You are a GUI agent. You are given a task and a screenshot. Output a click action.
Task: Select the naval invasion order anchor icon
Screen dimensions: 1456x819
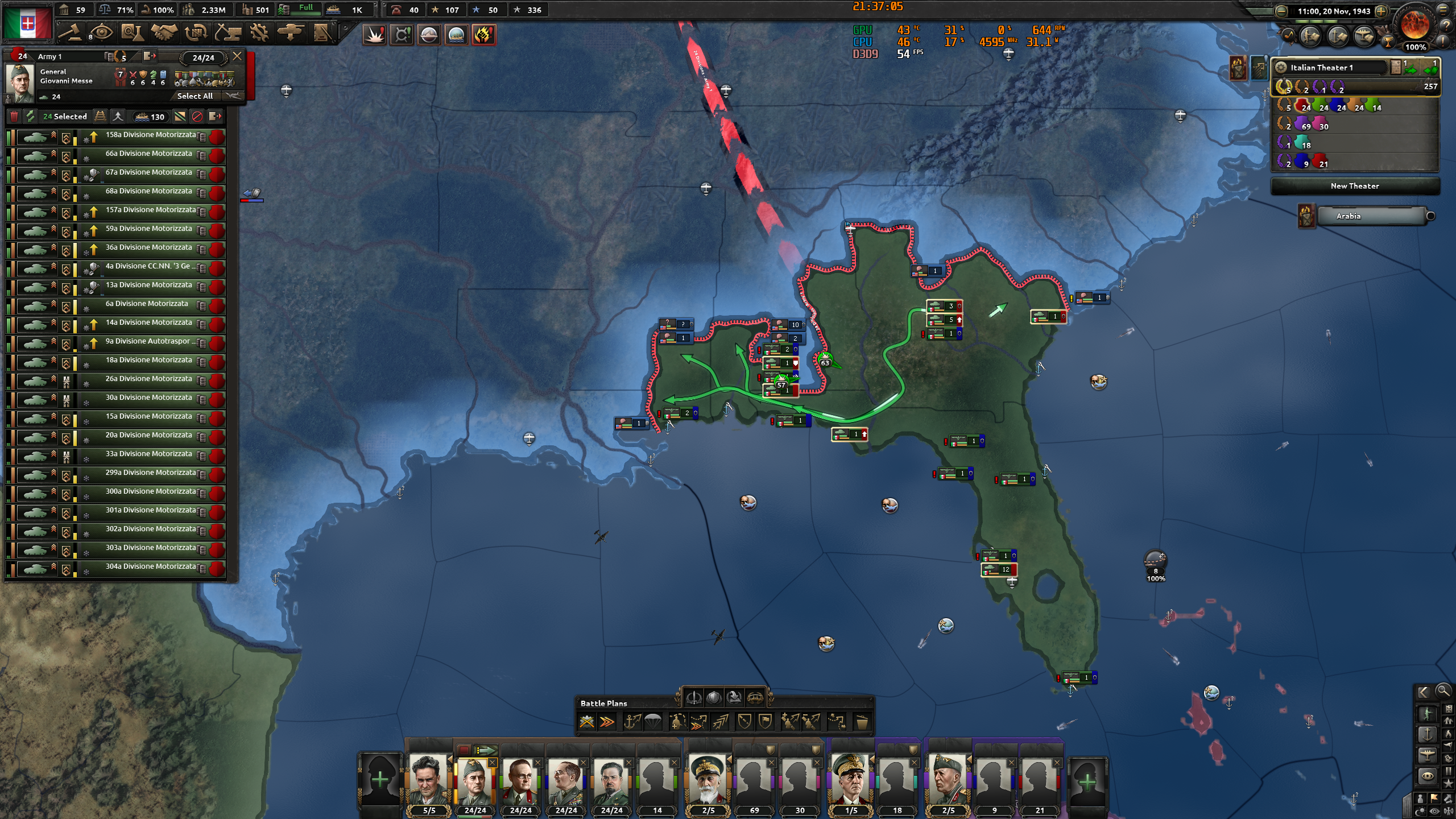click(x=632, y=722)
